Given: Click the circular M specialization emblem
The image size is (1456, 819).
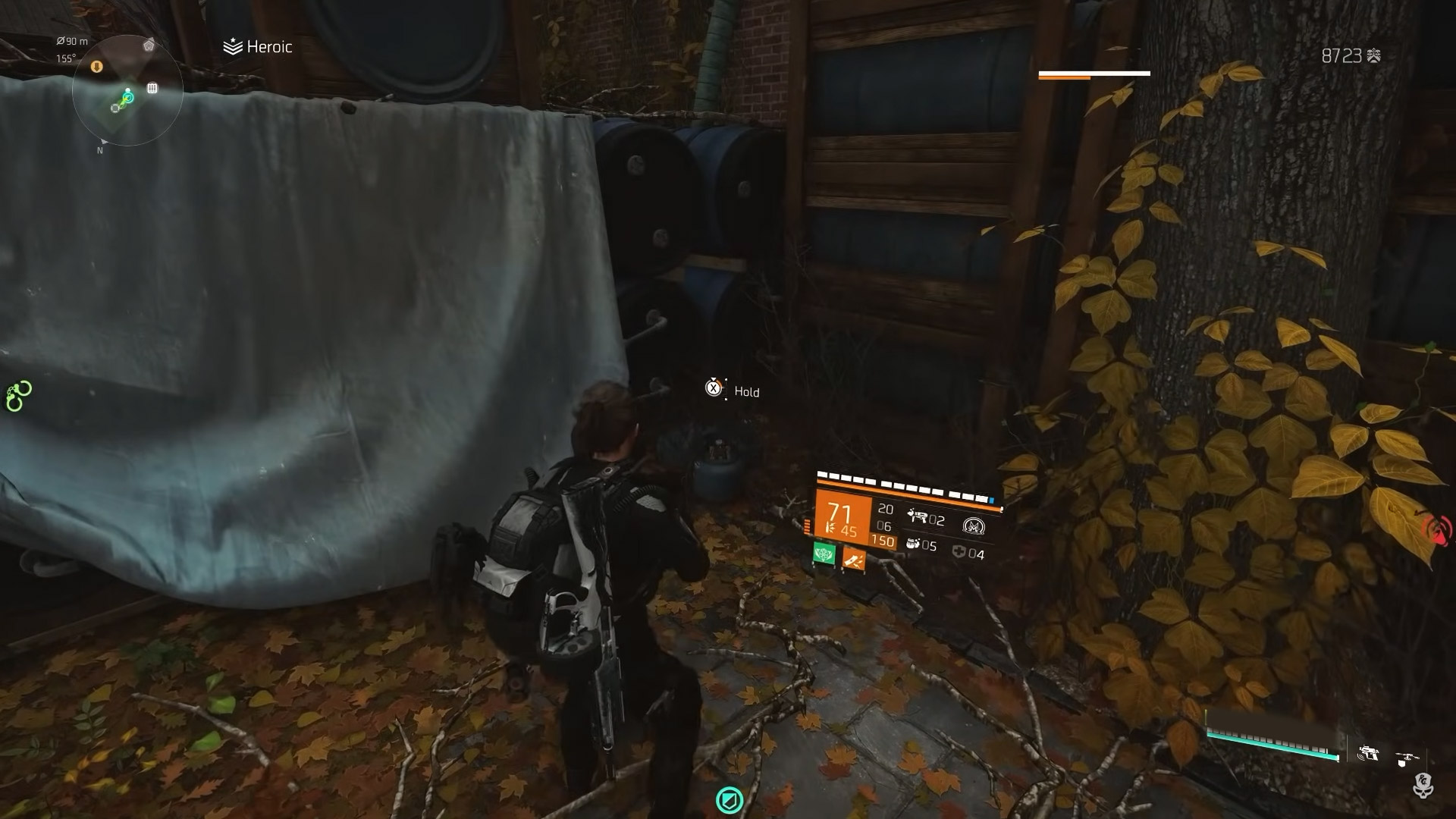Looking at the screenshot, I should point(973,526).
